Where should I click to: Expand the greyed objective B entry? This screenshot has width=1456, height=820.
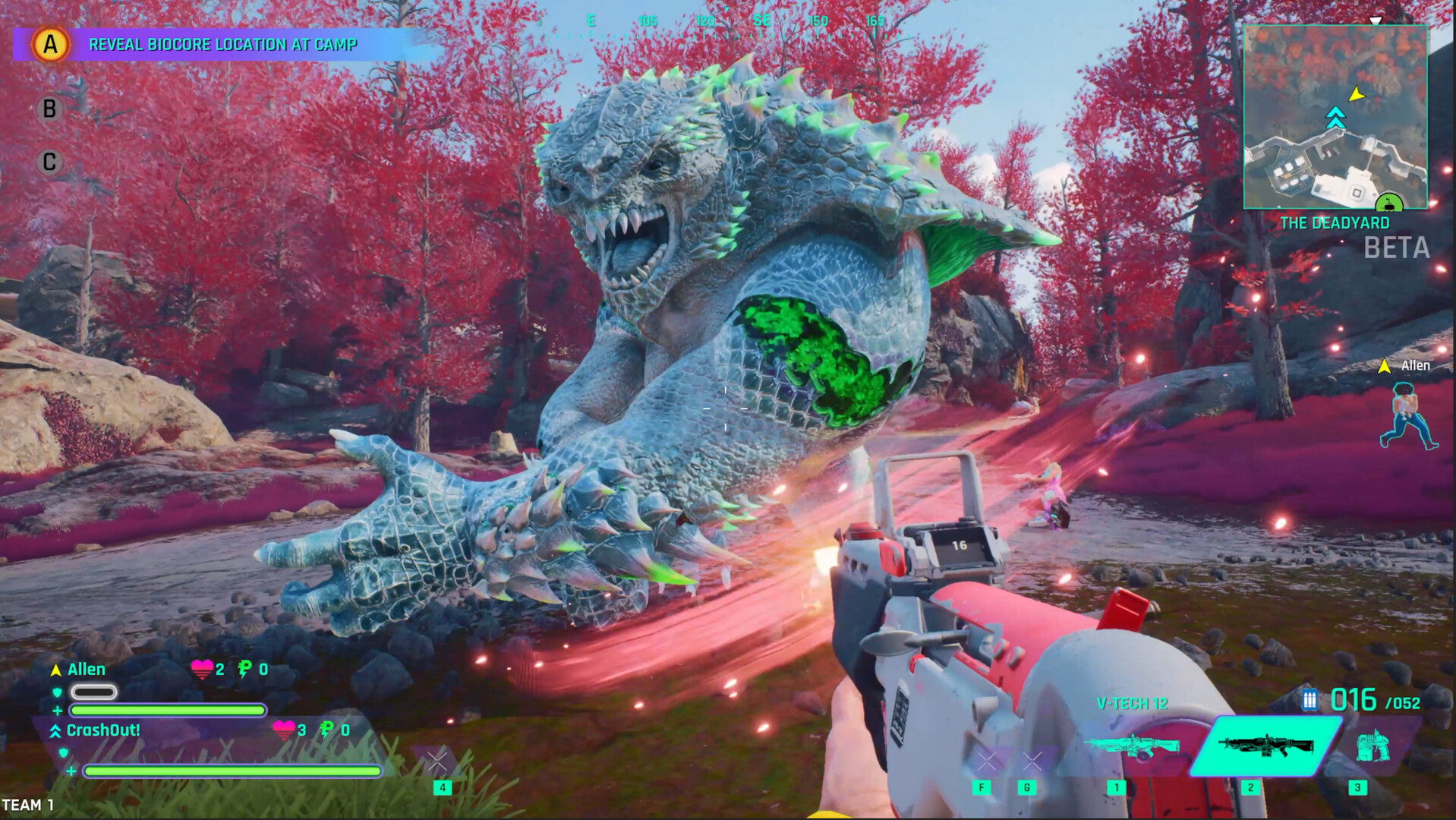(49, 108)
